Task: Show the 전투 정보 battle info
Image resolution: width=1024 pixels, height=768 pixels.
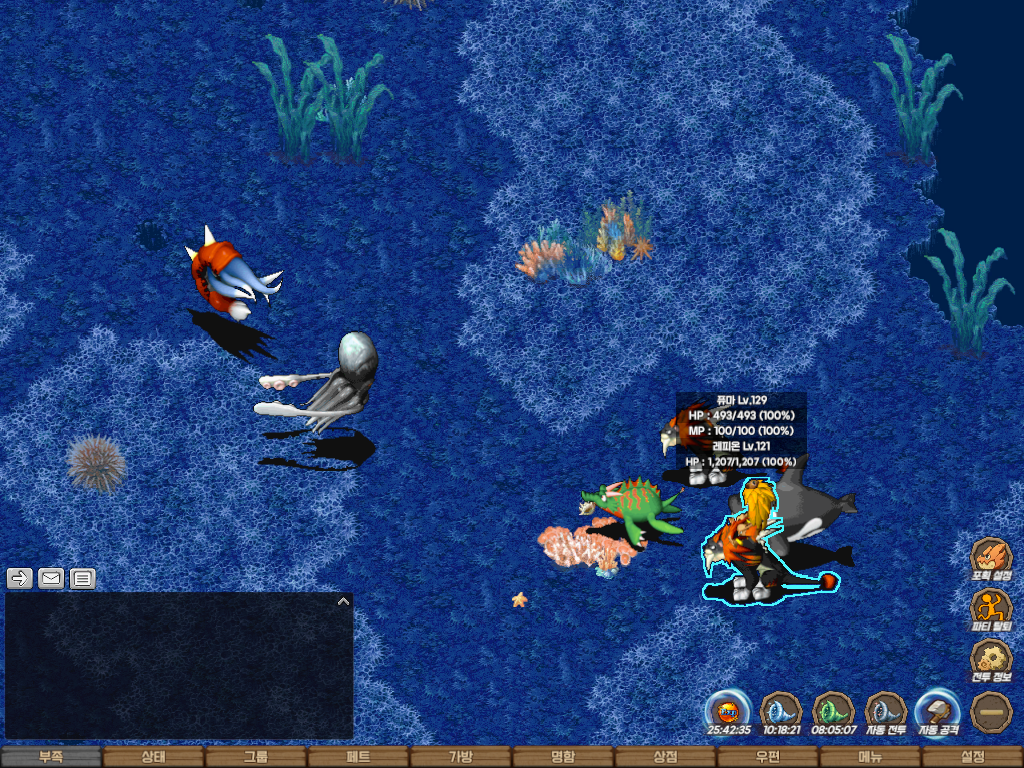Action: [x=991, y=659]
